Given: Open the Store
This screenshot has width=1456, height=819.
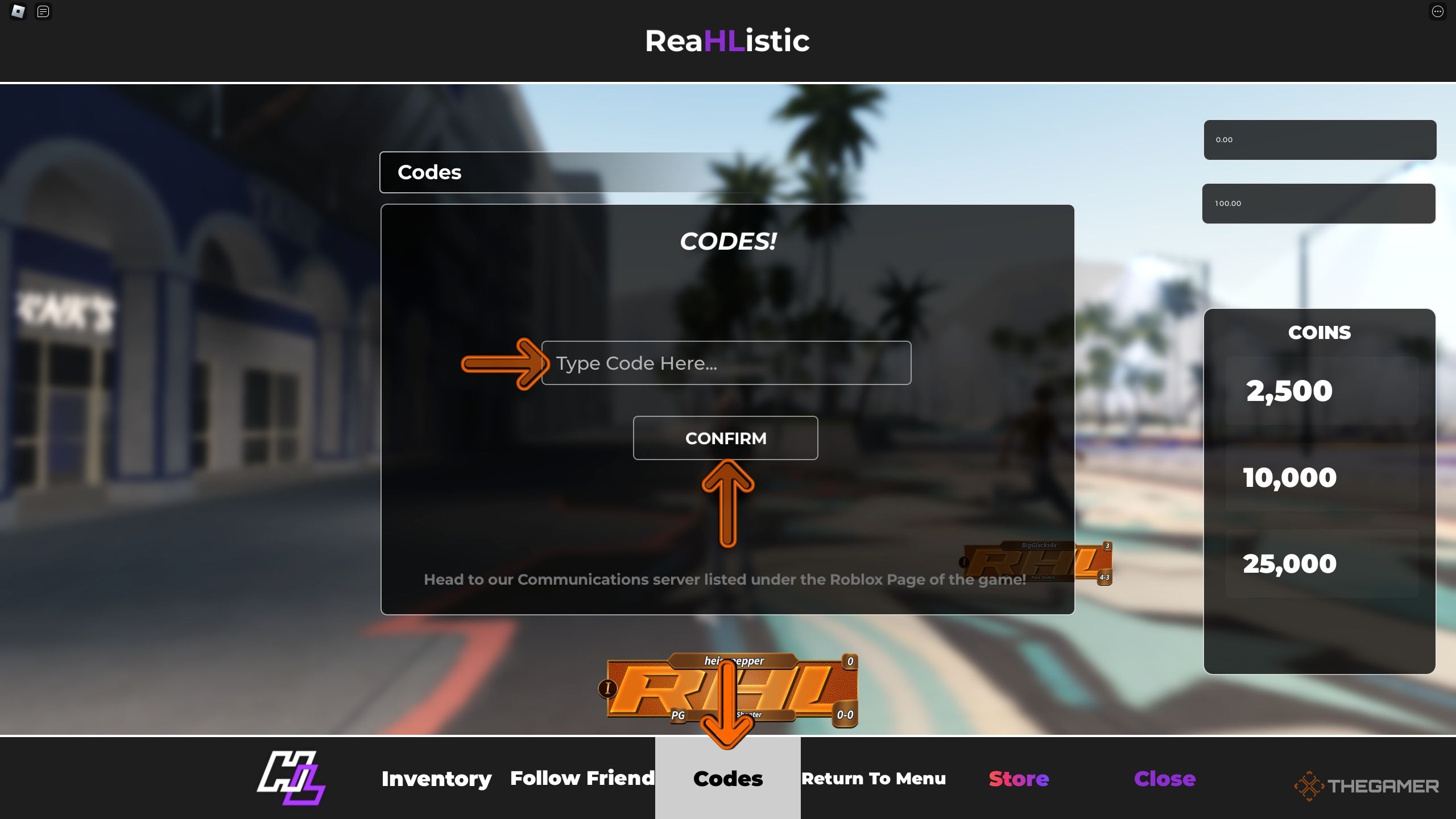Looking at the screenshot, I should 1018,778.
